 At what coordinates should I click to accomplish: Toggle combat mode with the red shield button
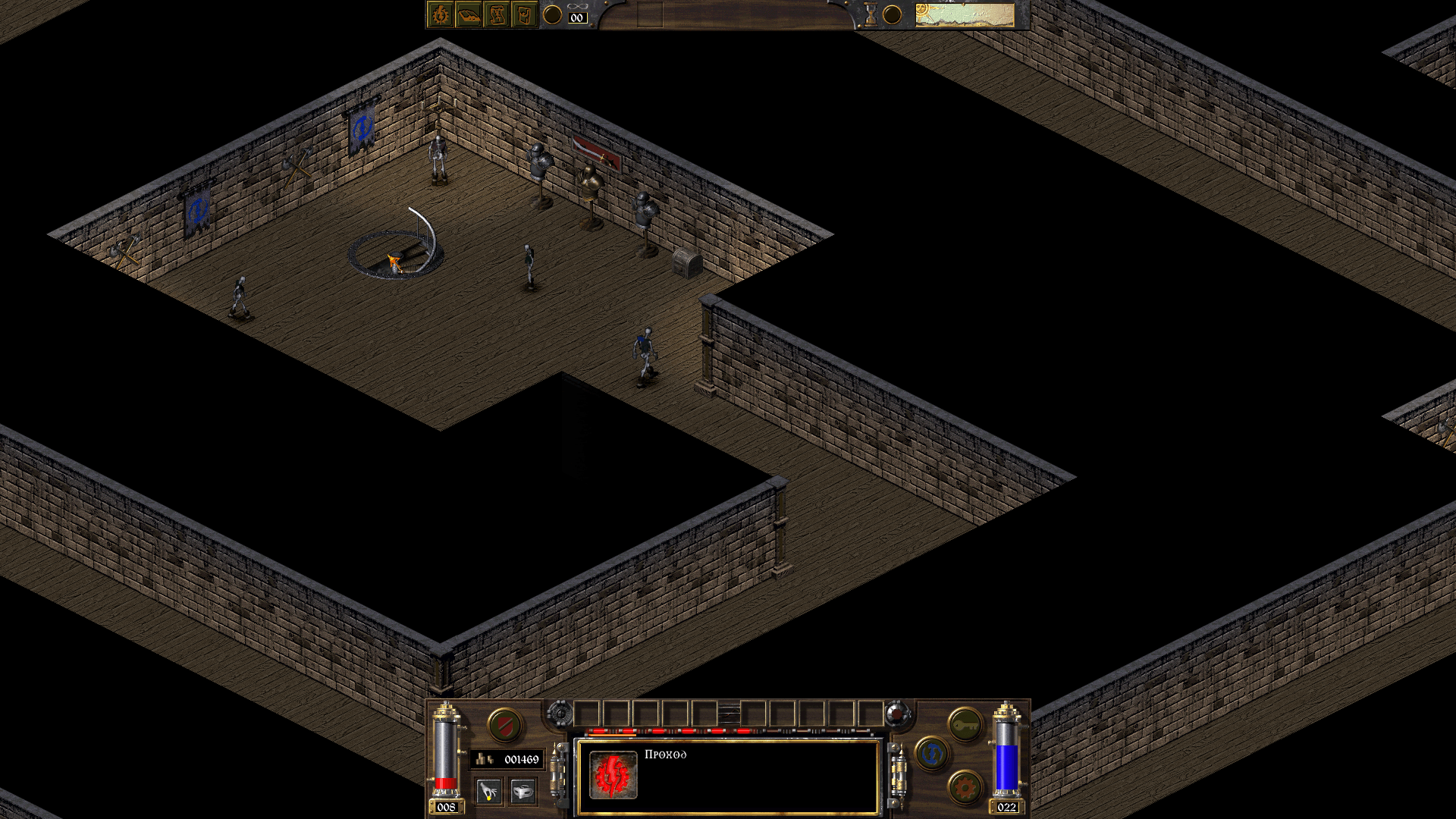(x=504, y=726)
